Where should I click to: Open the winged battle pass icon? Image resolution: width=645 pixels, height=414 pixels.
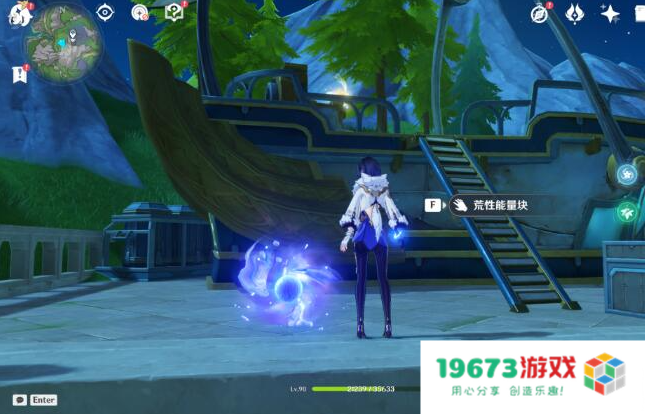tap(575, 13)
